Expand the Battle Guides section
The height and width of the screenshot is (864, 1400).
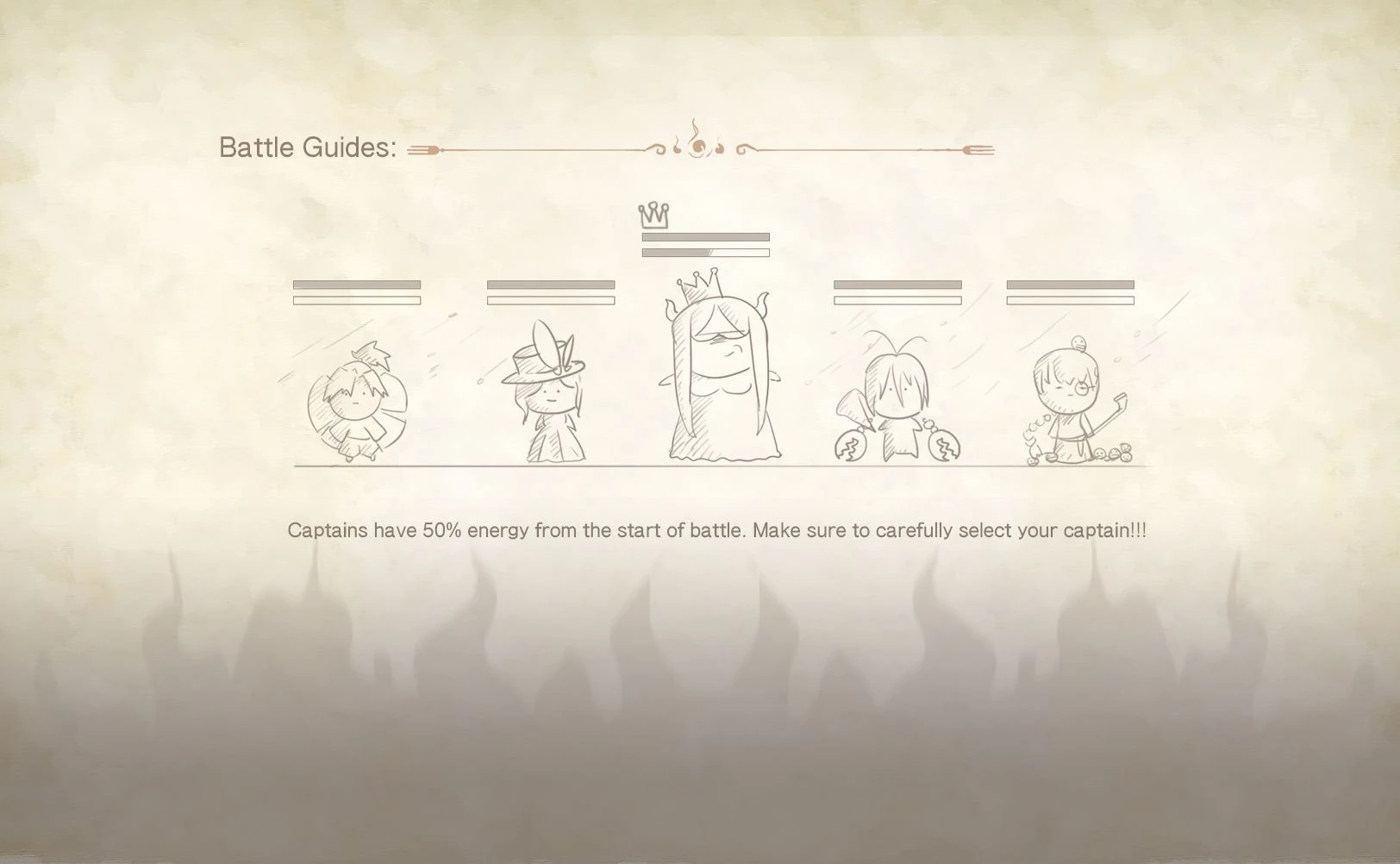tap(308, 147)
